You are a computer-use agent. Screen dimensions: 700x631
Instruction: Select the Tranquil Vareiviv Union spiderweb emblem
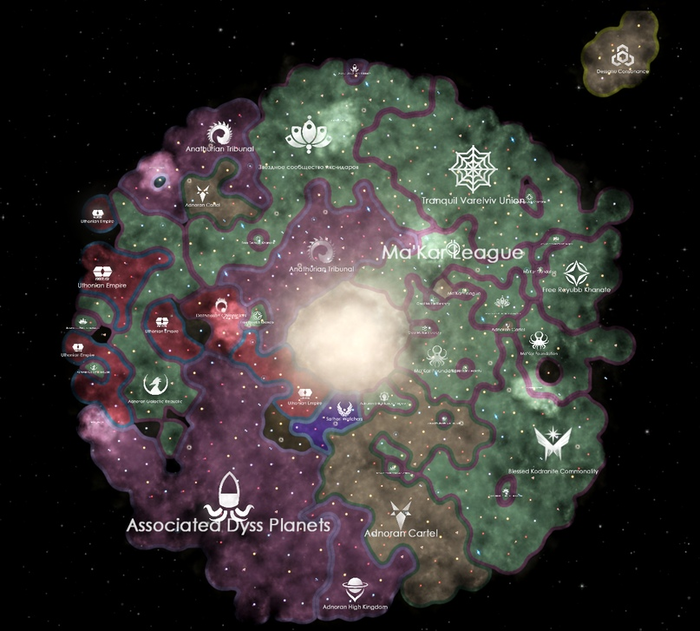tap(471, 169)
